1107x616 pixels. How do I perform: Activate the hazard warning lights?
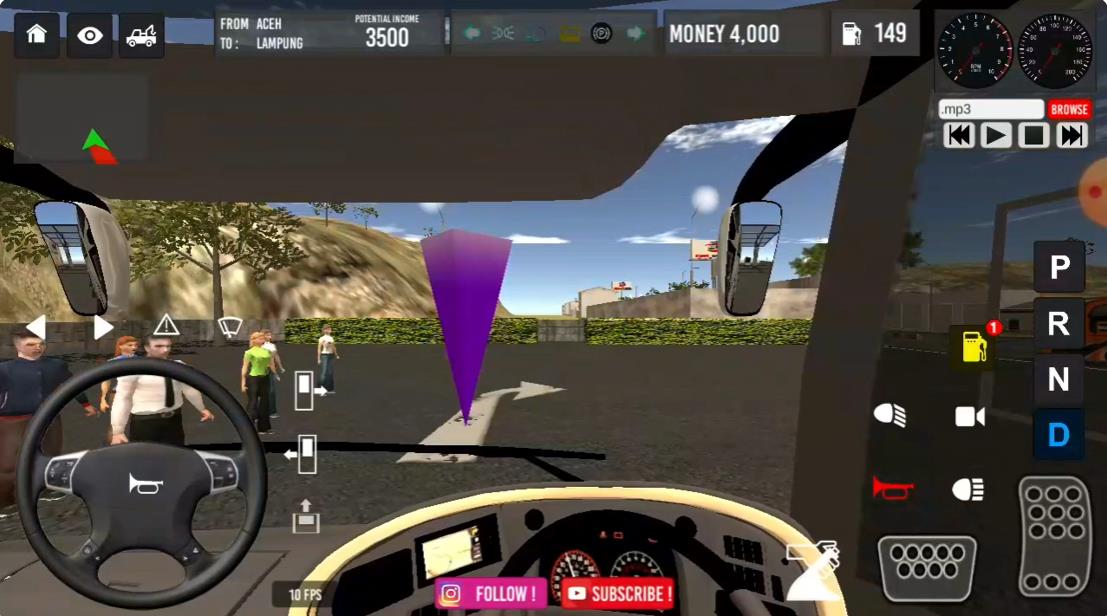pos(166,326)
